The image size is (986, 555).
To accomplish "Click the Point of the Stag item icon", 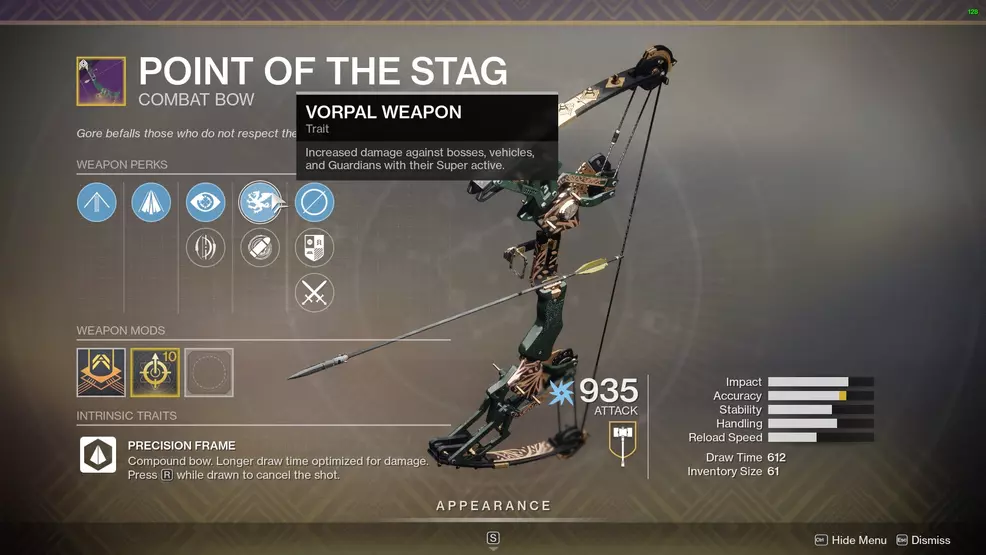I will coord(101,81).
